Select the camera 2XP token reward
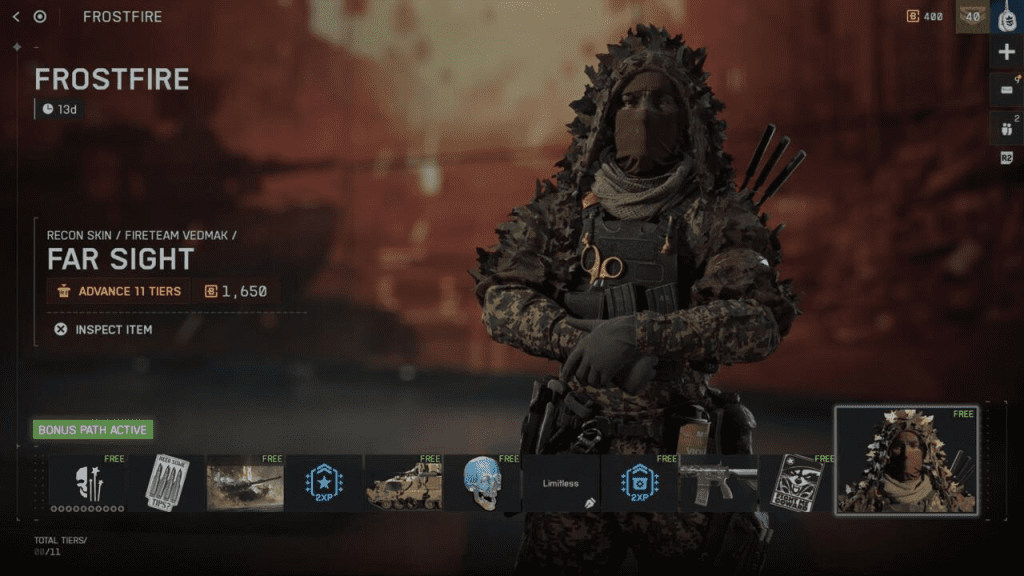1024x576 pixels. coord(639,484)
